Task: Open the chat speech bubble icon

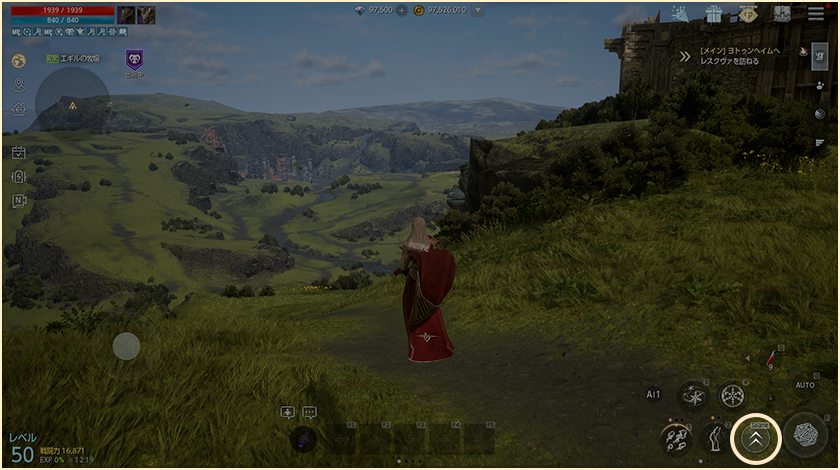Action: [309, 412]
